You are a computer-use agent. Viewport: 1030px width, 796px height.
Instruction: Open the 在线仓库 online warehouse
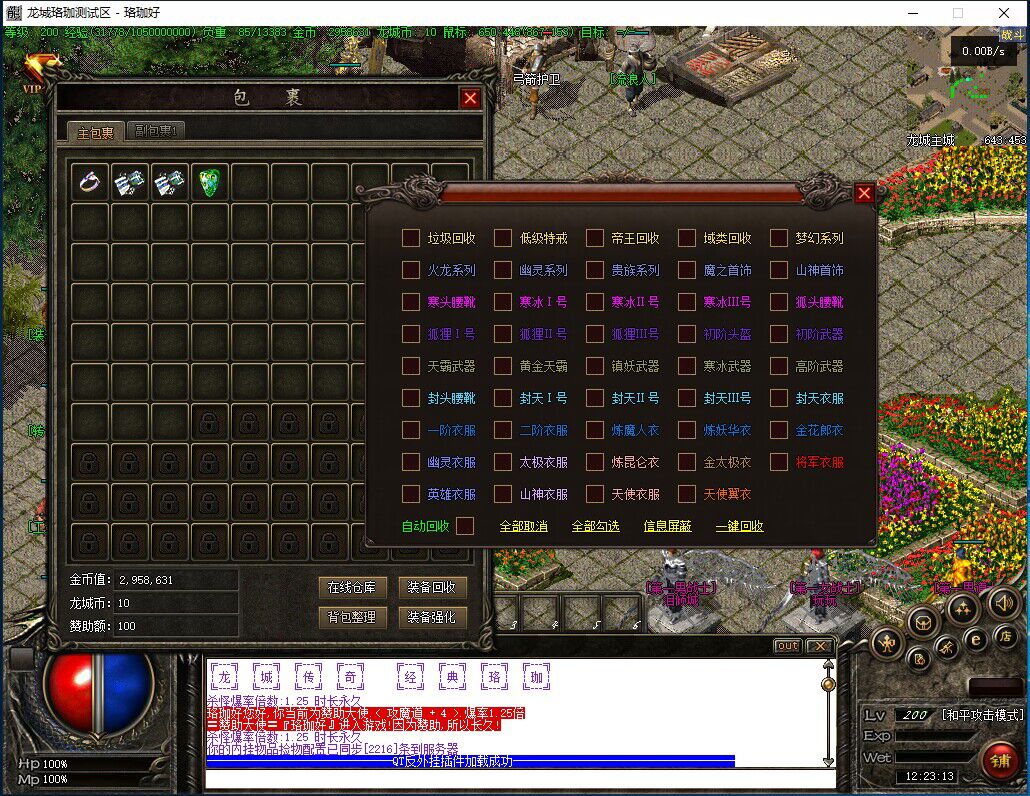(352, 587)
